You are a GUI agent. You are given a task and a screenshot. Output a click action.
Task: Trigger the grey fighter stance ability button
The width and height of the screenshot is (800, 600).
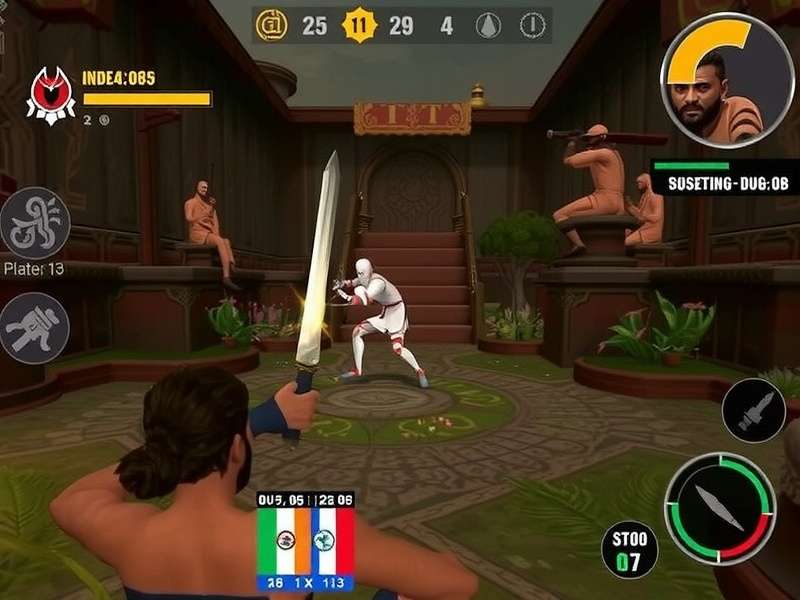pos(34,327)
